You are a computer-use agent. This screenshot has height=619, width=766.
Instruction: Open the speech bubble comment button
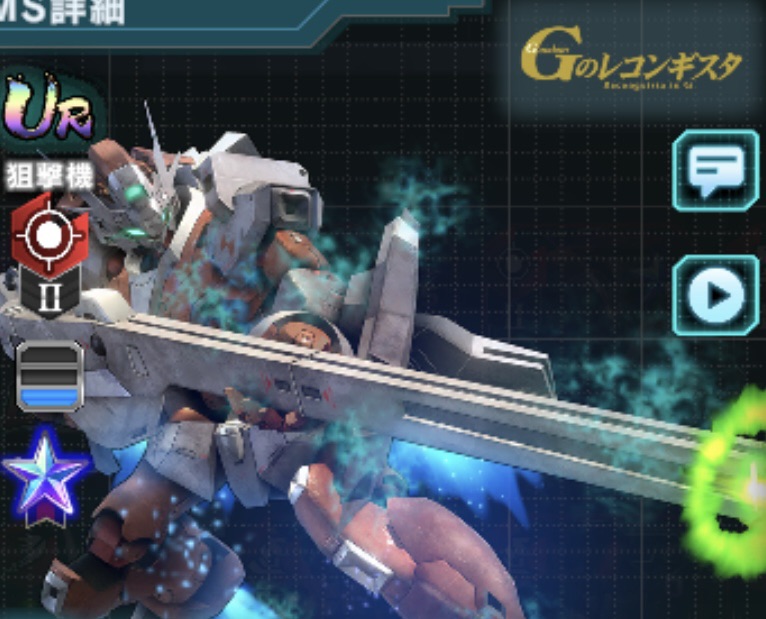click(x=715, y=170)
